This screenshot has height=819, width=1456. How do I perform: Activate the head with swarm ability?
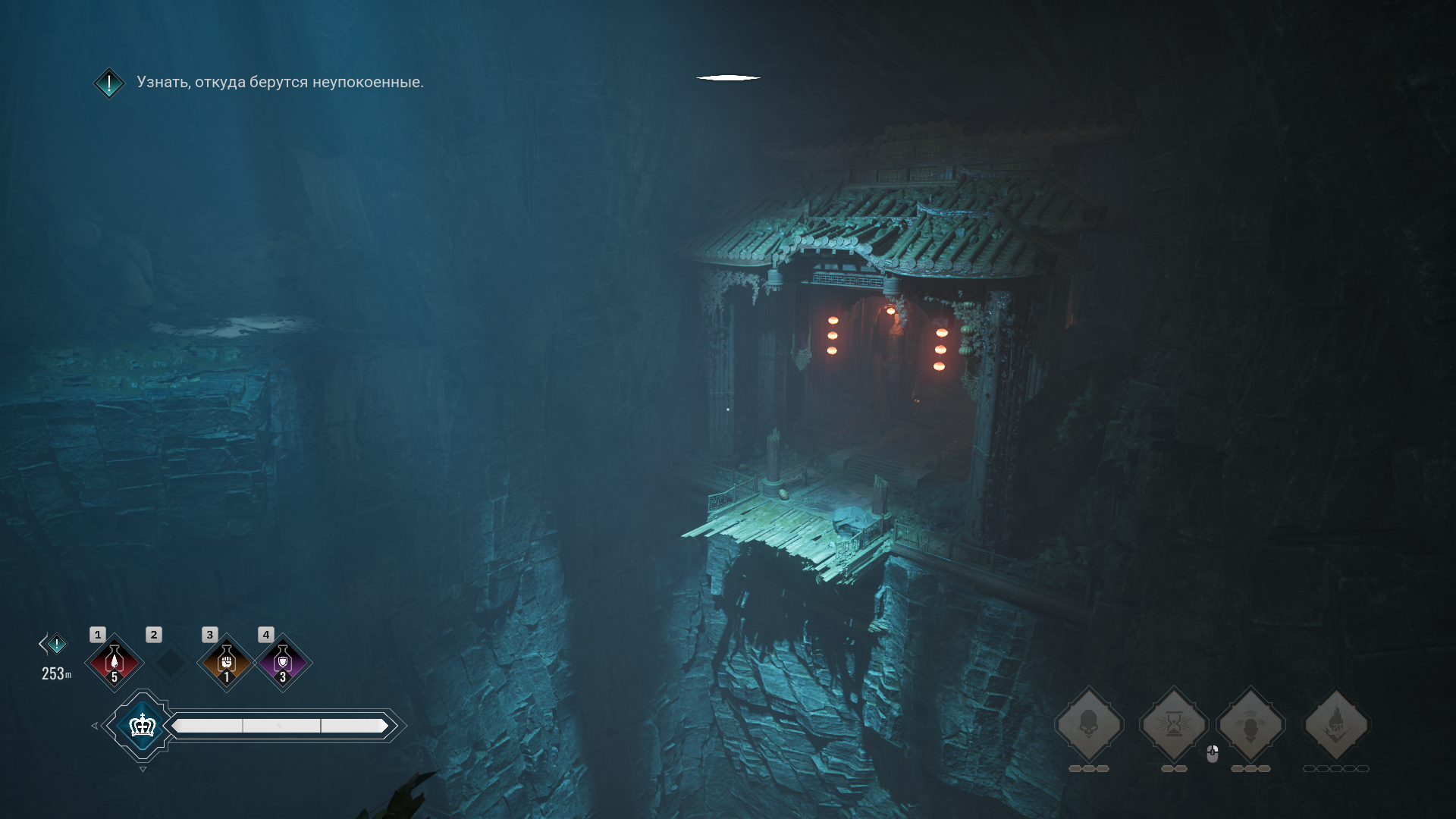pos(1250,725)
